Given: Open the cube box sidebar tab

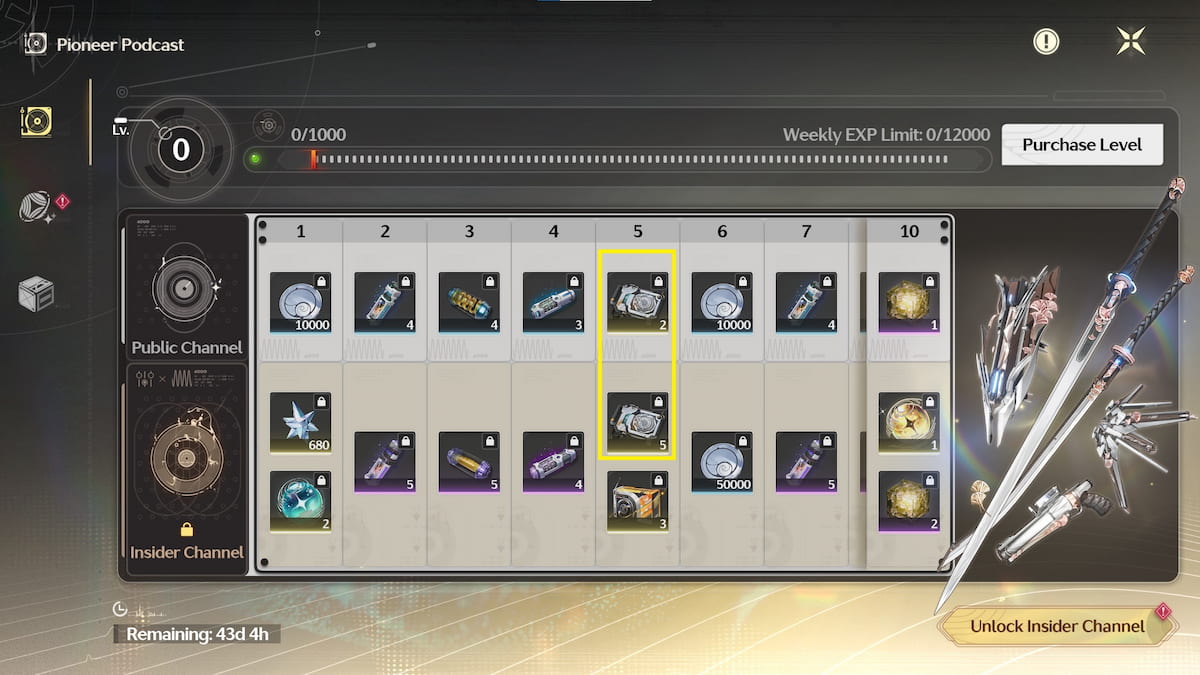Looking at the screenshot, I should pos(37,293).
